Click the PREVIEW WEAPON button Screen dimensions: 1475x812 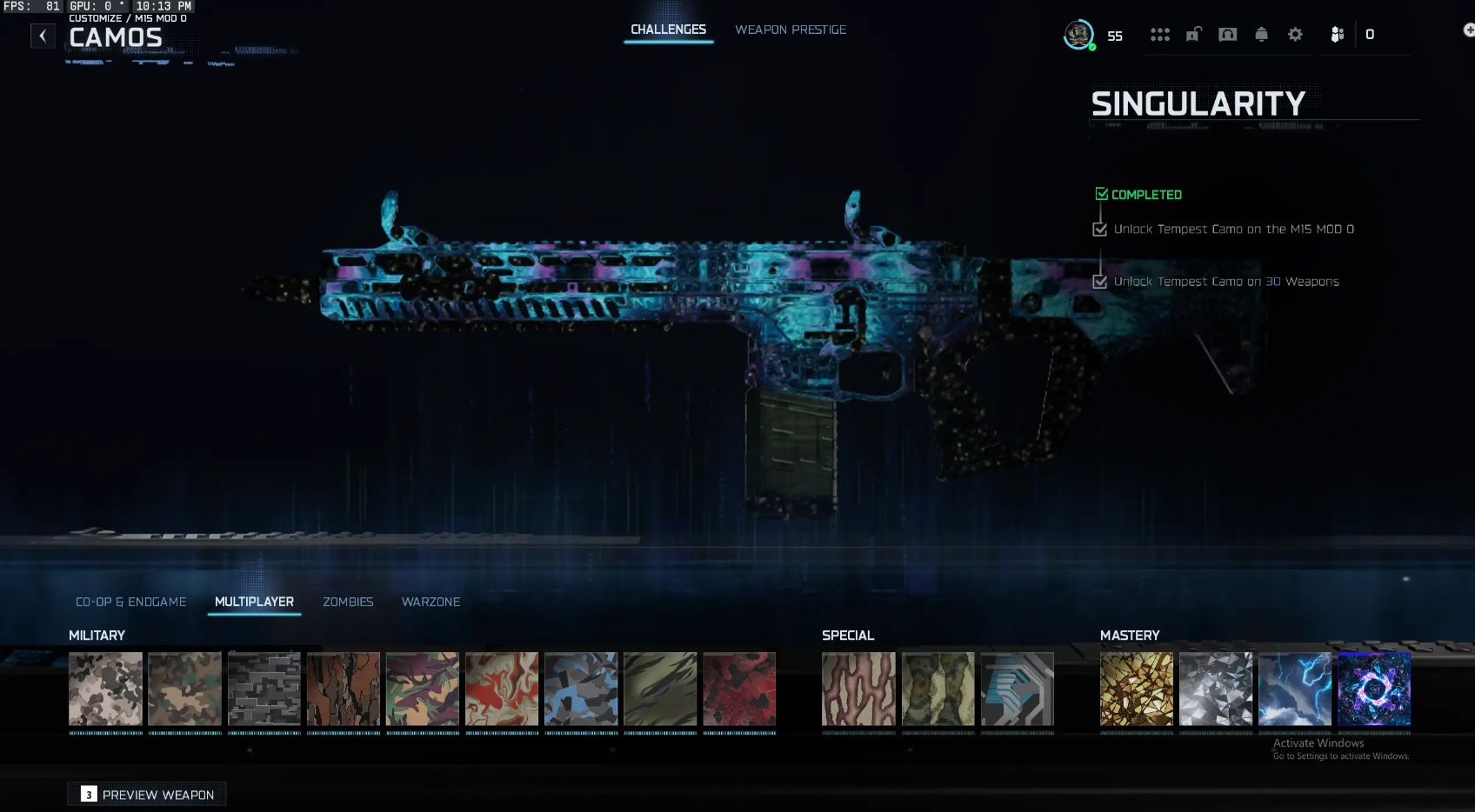146,794
